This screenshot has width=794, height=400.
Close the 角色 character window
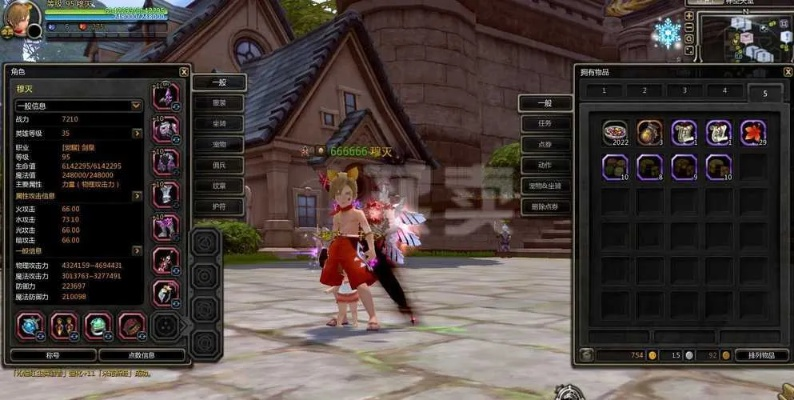coord(184,72)
